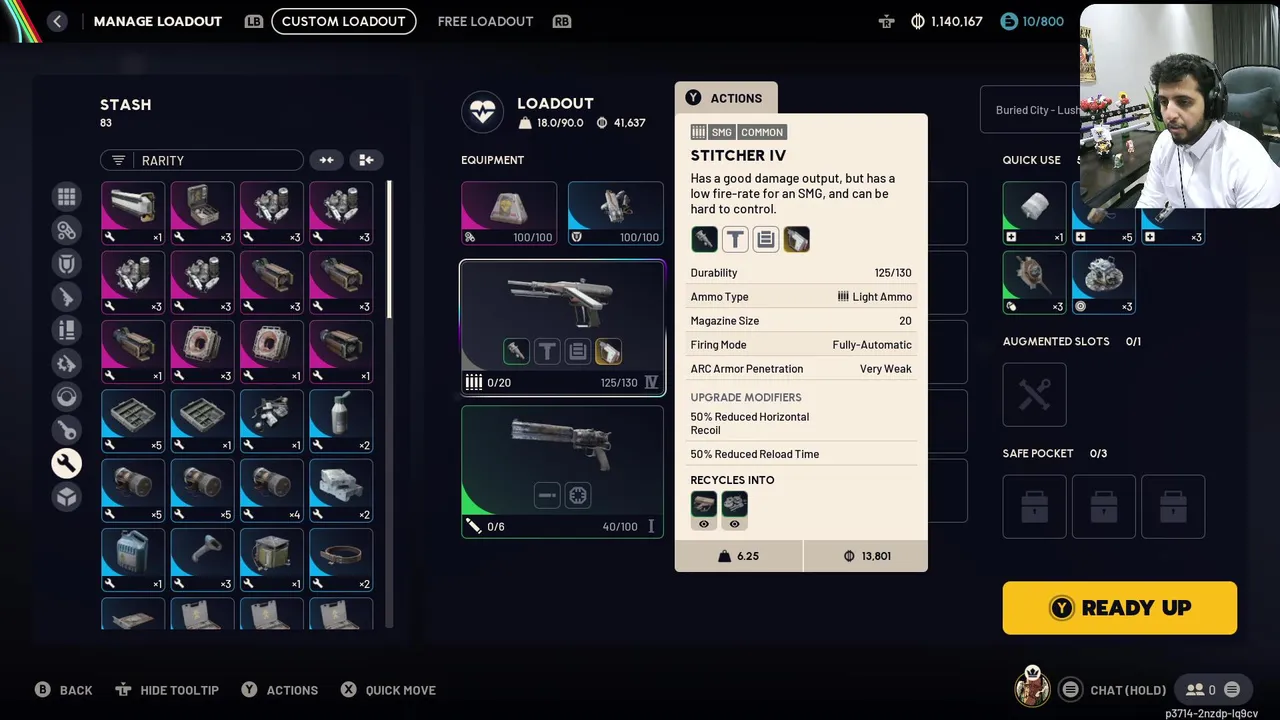Select the white bottle item in stash
The height and width of the screenshot is (720, 1280).
pyautogui.click(x=340, y=422)
